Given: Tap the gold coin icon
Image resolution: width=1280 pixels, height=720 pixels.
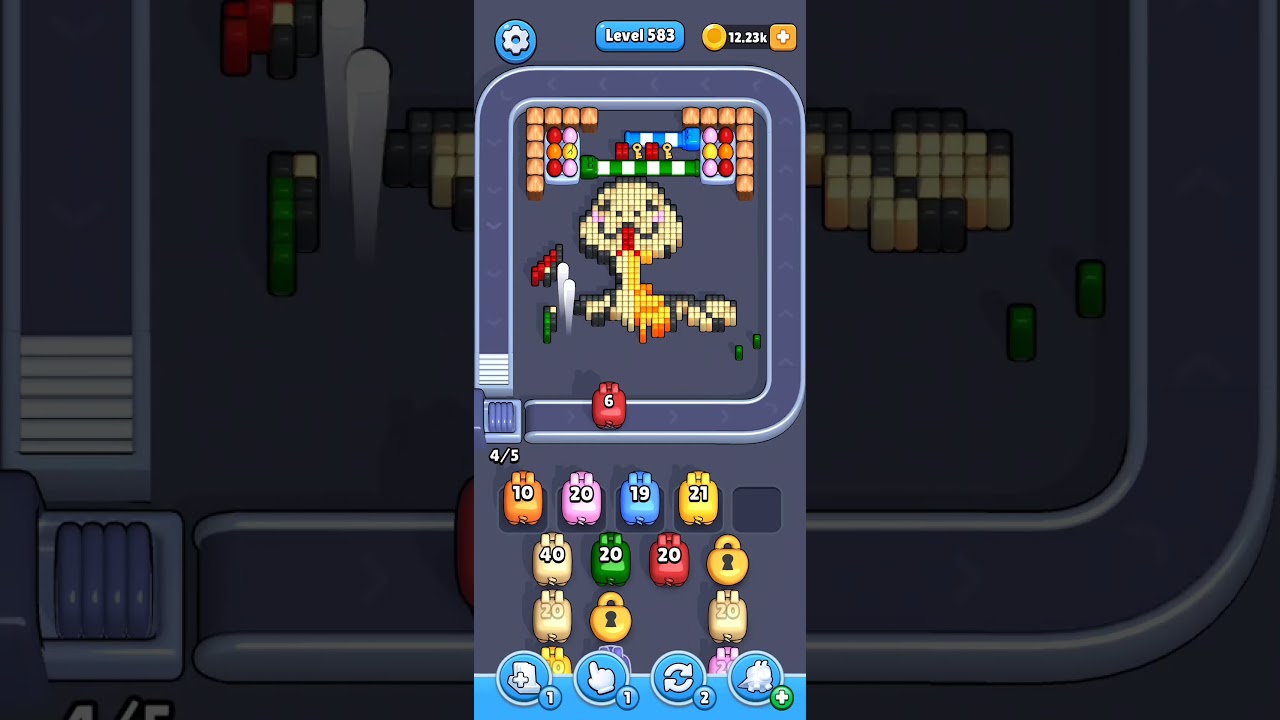Looking at the screenshot, I should click(714, 36).
